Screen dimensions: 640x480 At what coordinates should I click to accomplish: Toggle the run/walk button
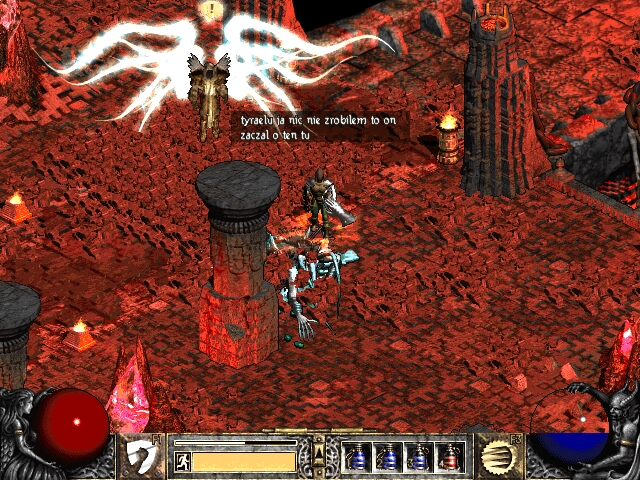[x=182, y=461]
